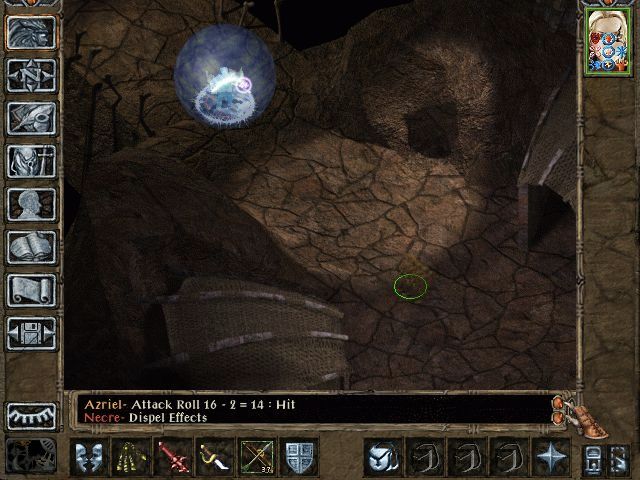Activate the theater masks action

click(88, 457)
